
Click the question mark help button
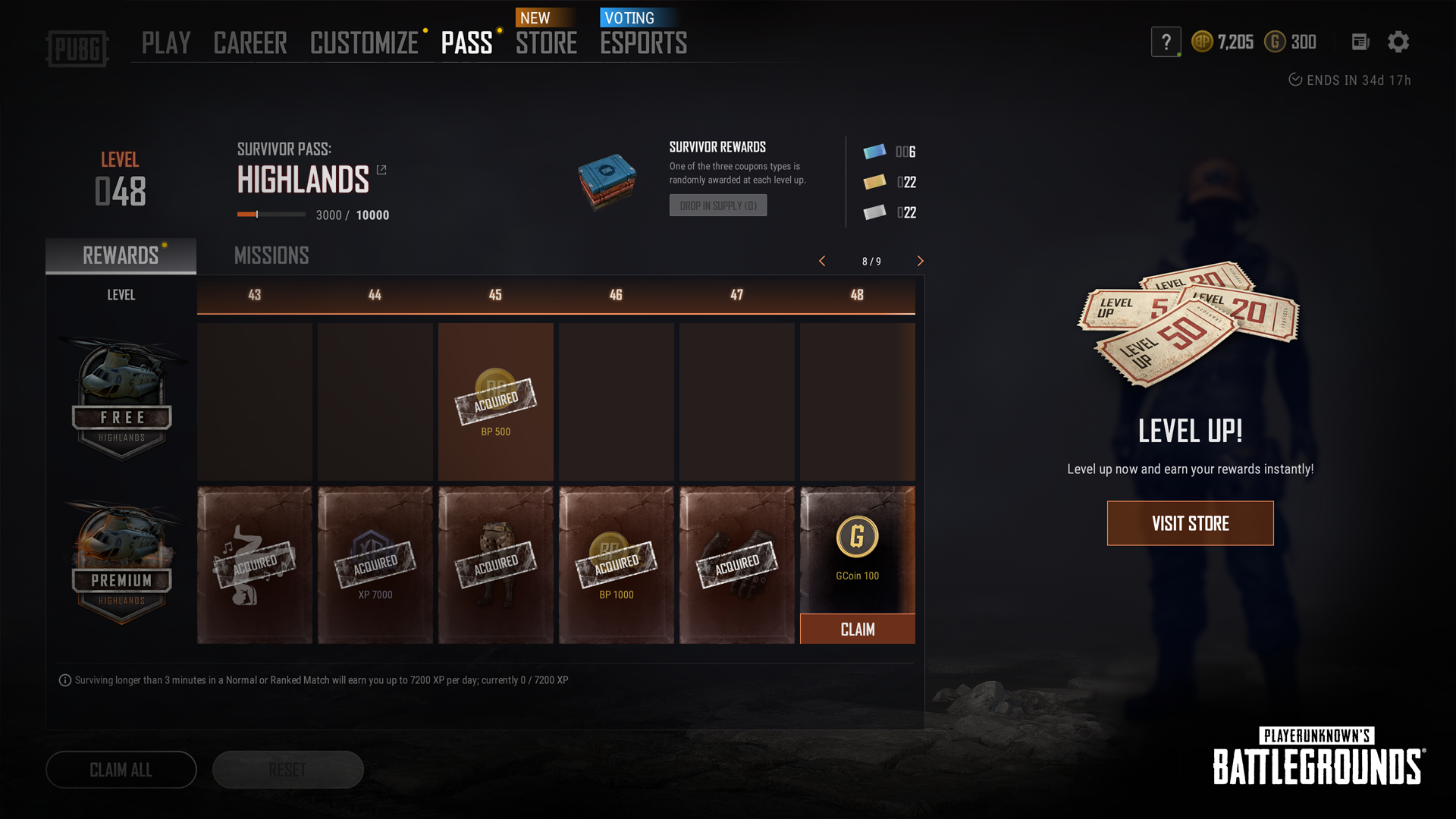(x=1166, y=42)
